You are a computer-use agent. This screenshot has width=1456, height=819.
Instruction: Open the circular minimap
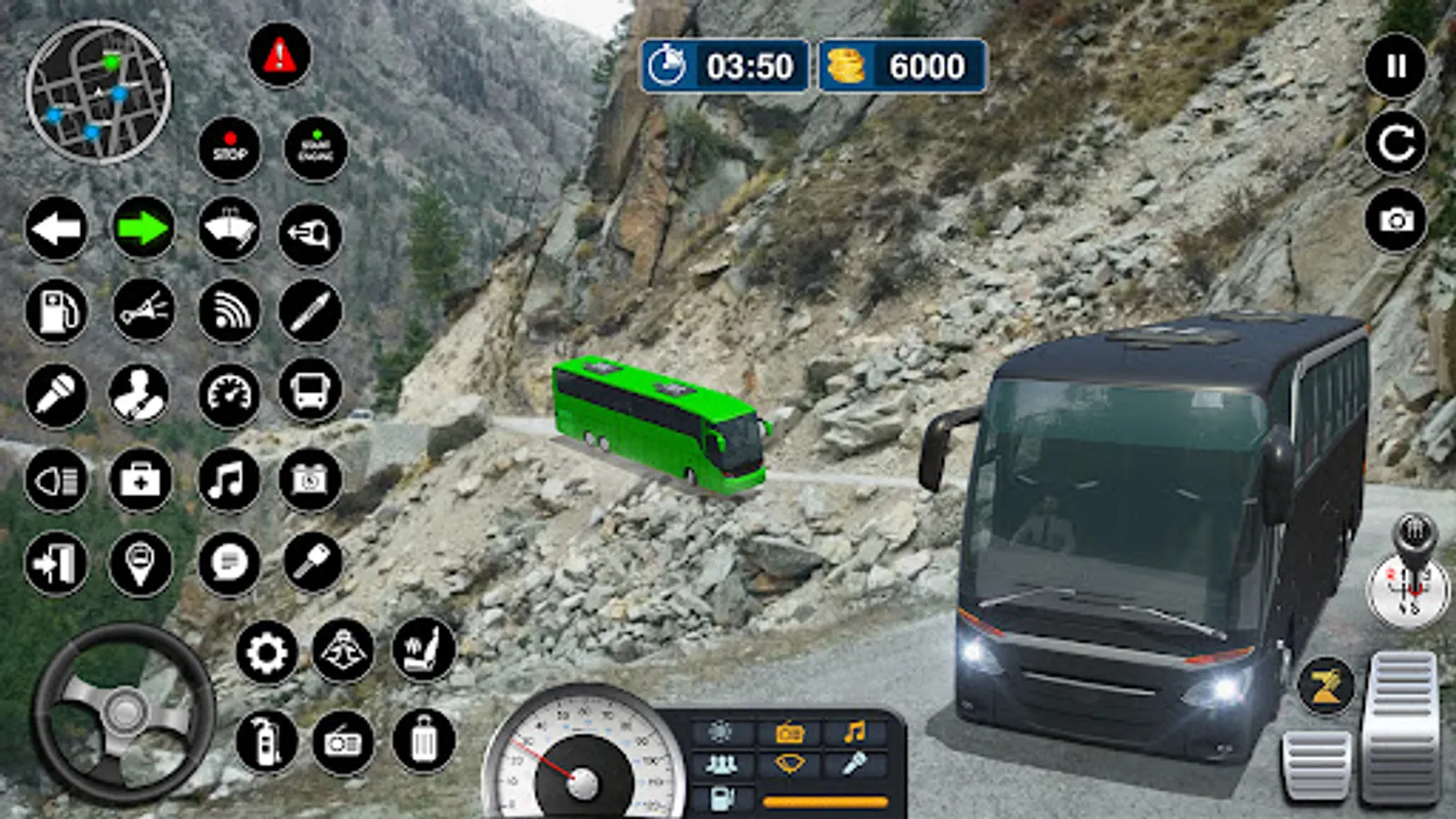(x=98, y=91)
